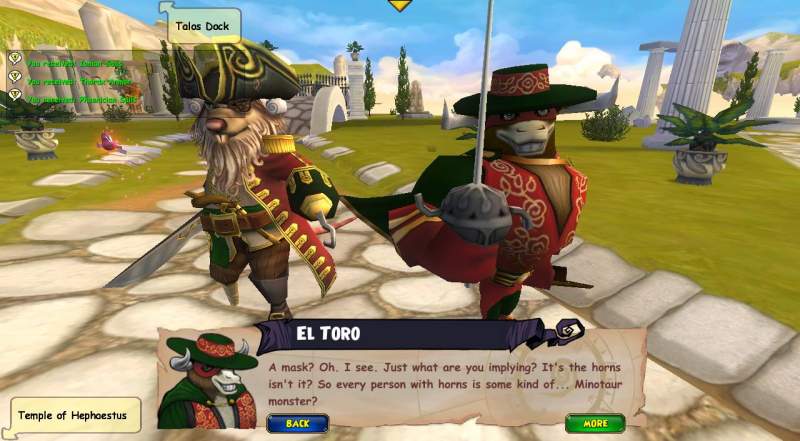The image size is (800, 441).
Task: Continue dialogue with the MORE button
Action: pyautogui.click(x=594, y=423)
